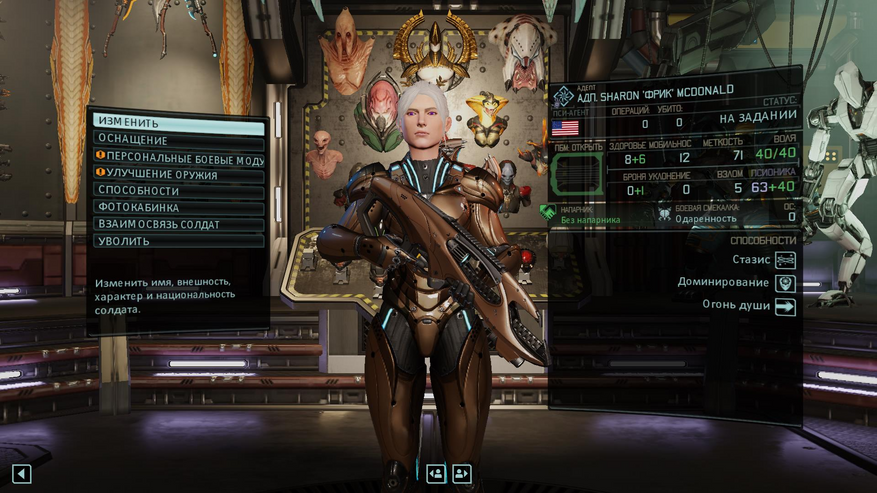Click the Доминирование ability icon
Viewport: 877px width, 493px height.
click(x=785, y=283)
